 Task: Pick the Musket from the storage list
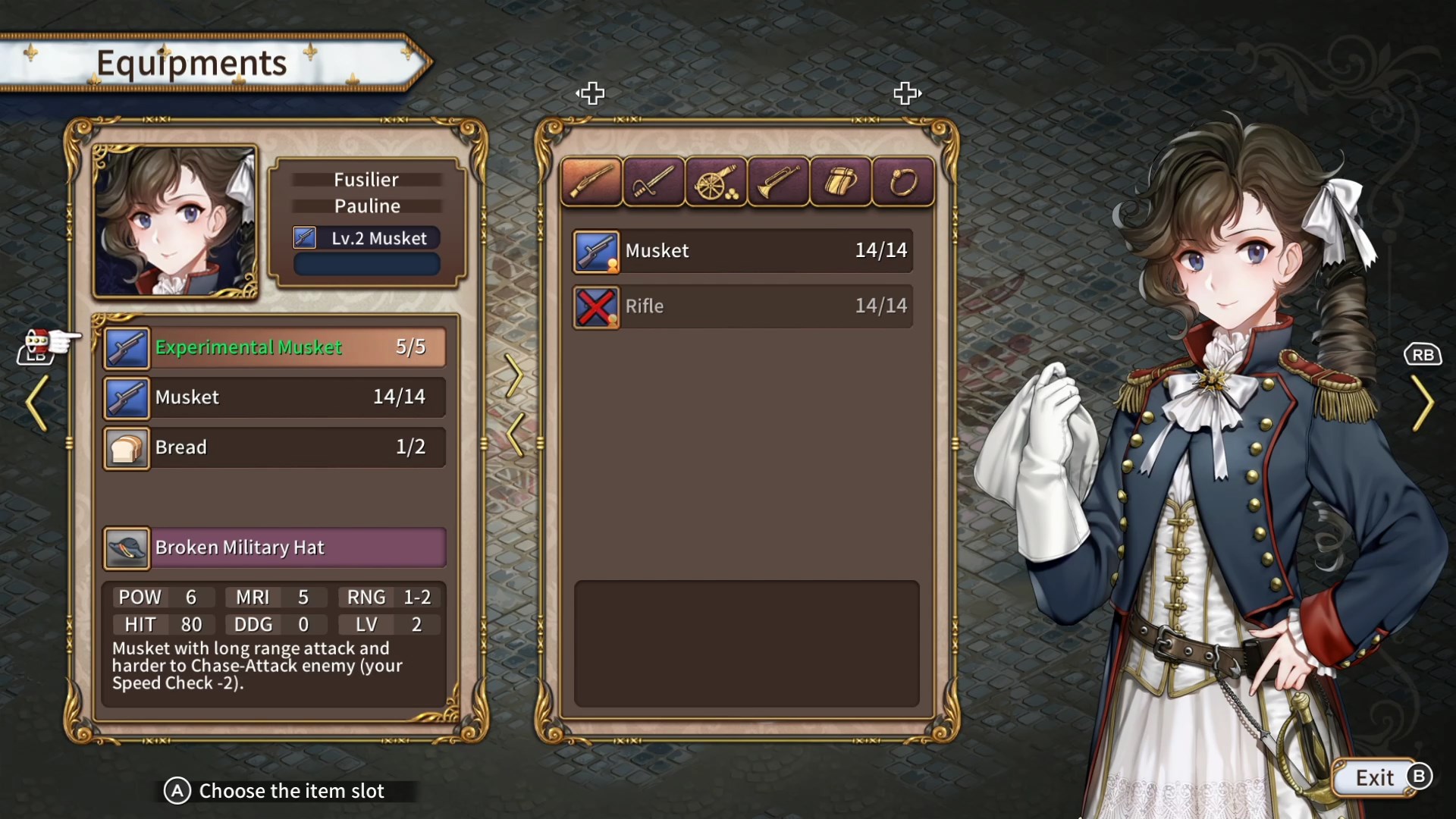coord(742,251)
